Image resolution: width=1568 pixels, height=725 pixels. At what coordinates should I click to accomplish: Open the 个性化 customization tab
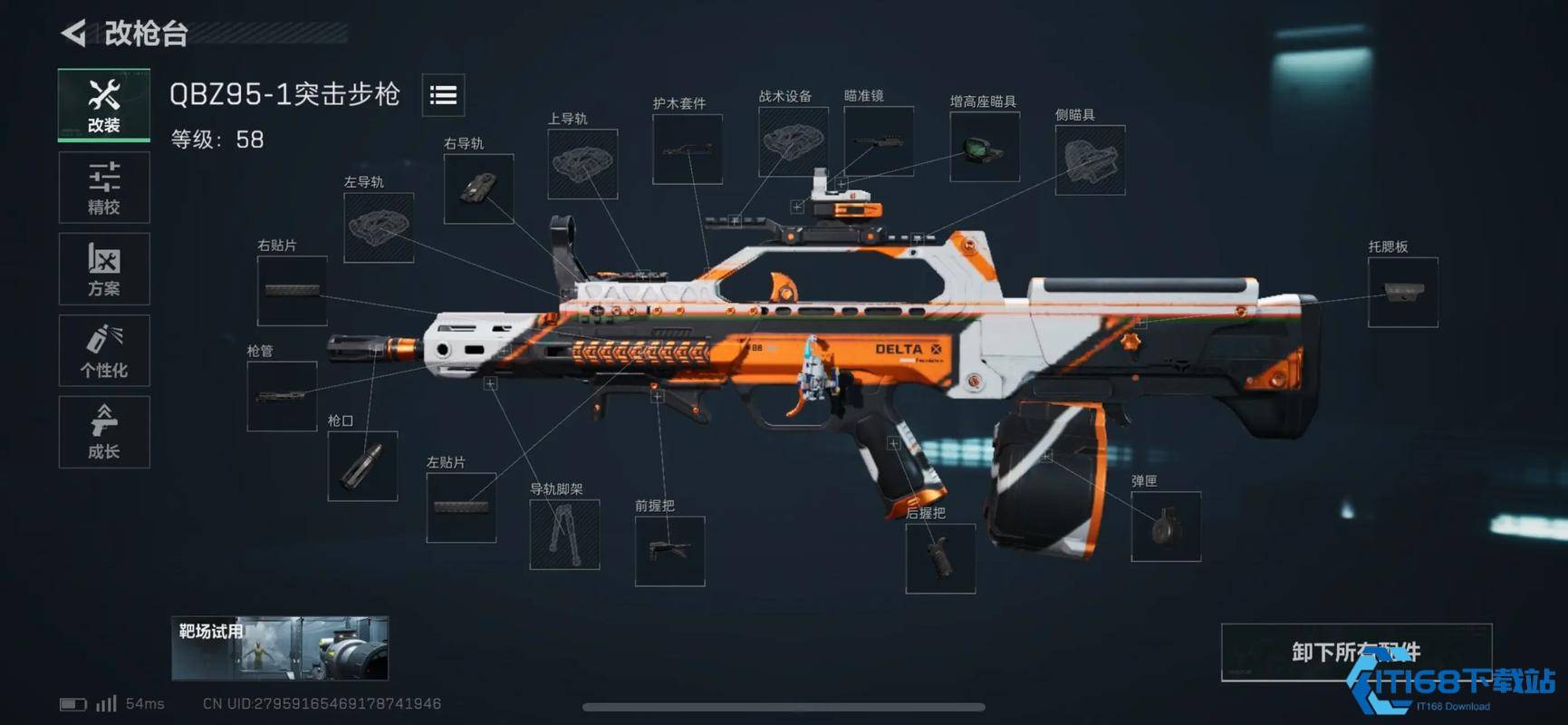click(x=104, y=351)
